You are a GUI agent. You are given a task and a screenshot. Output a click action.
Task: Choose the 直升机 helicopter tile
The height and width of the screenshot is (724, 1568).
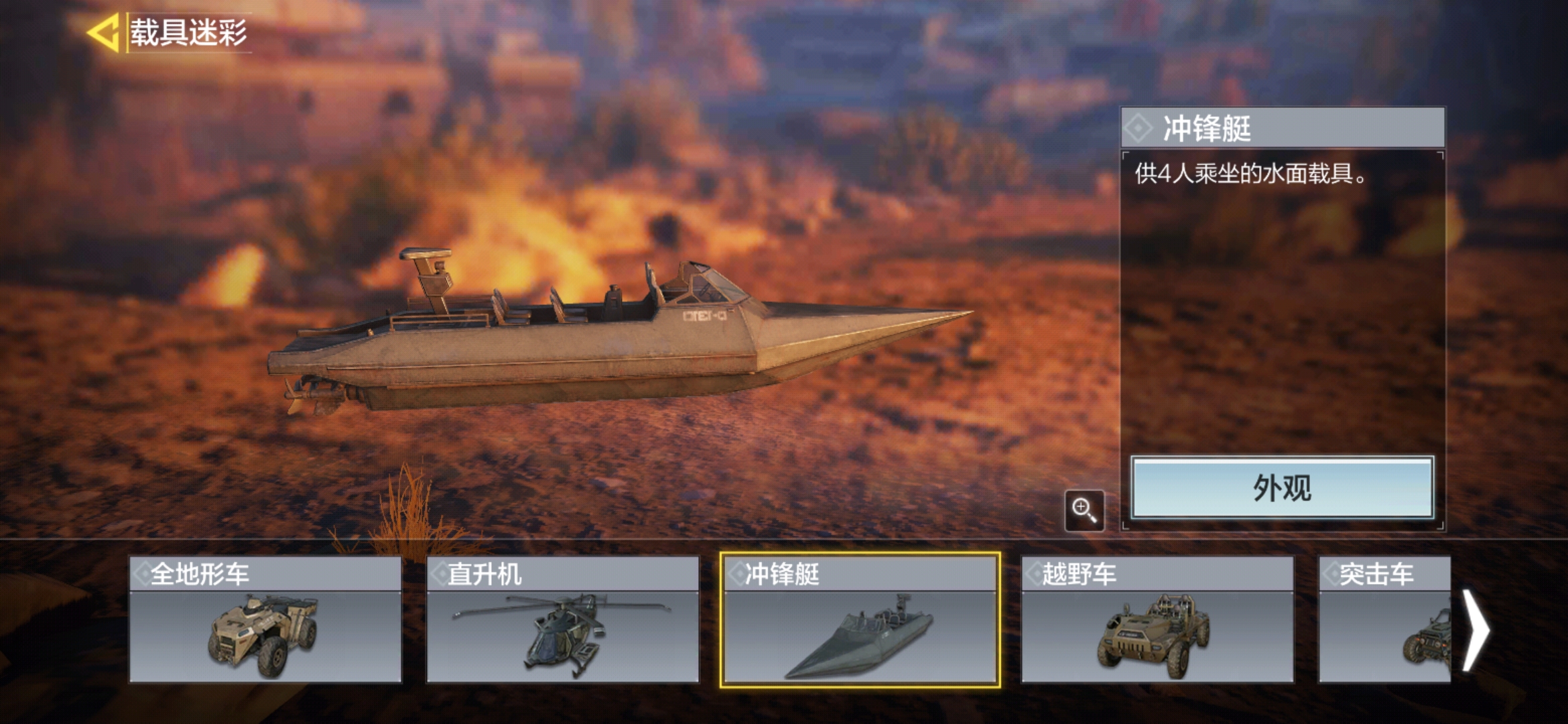click(563, 619)
